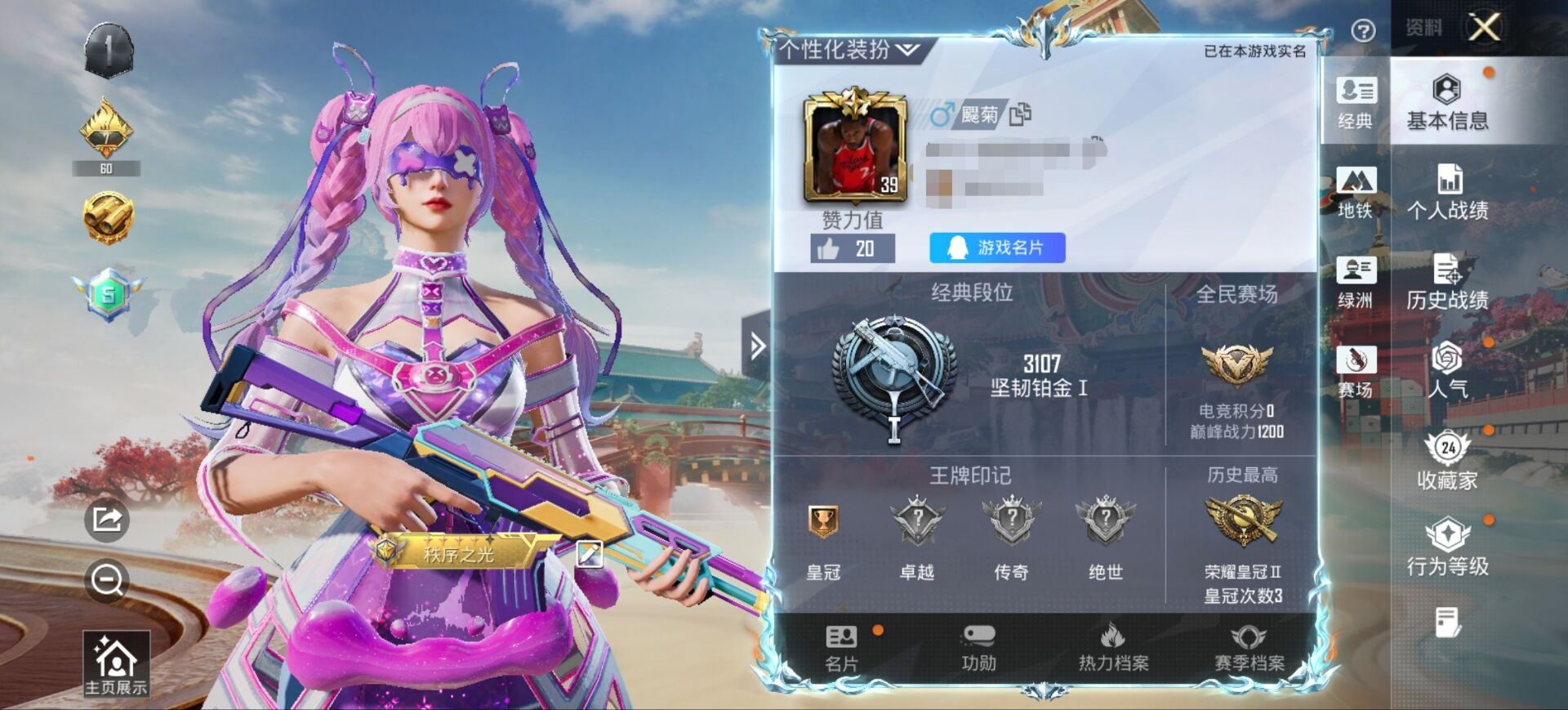The width and height of the screenshot is (1568, 710).
Task: Click the question mark help icon
Action: click(1363, 31)
